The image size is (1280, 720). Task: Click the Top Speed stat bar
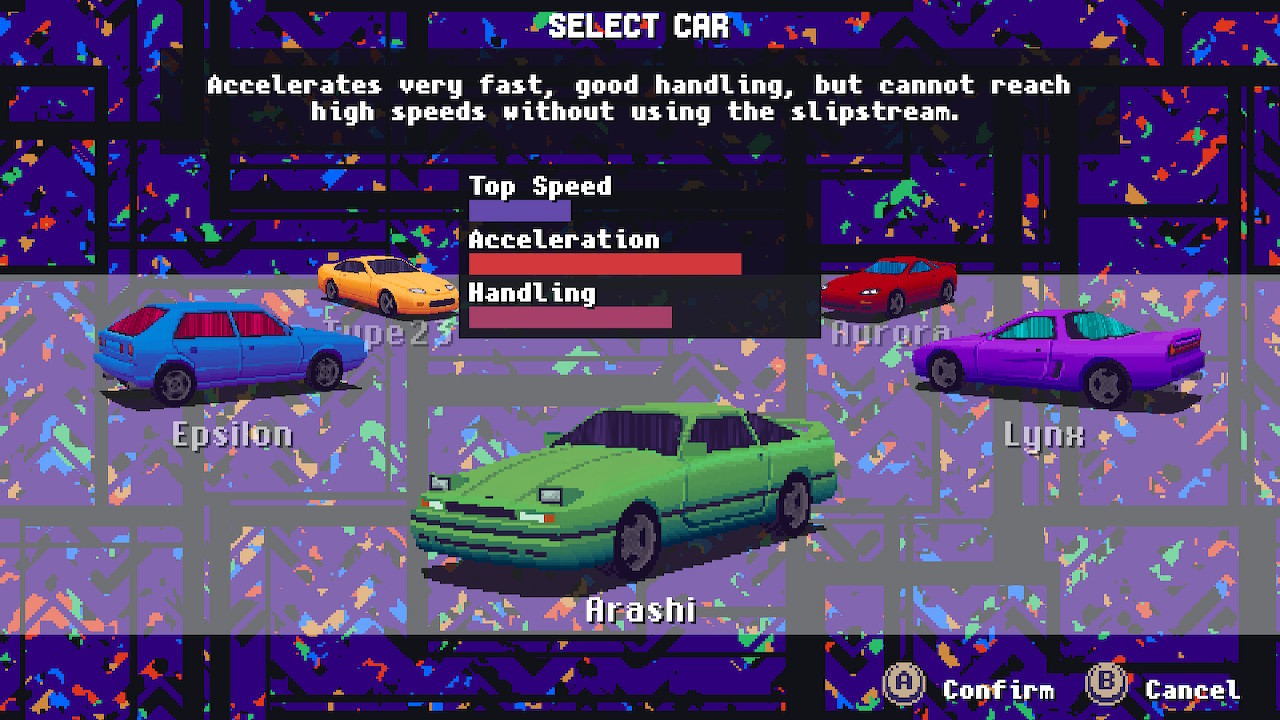click(520, 210)
